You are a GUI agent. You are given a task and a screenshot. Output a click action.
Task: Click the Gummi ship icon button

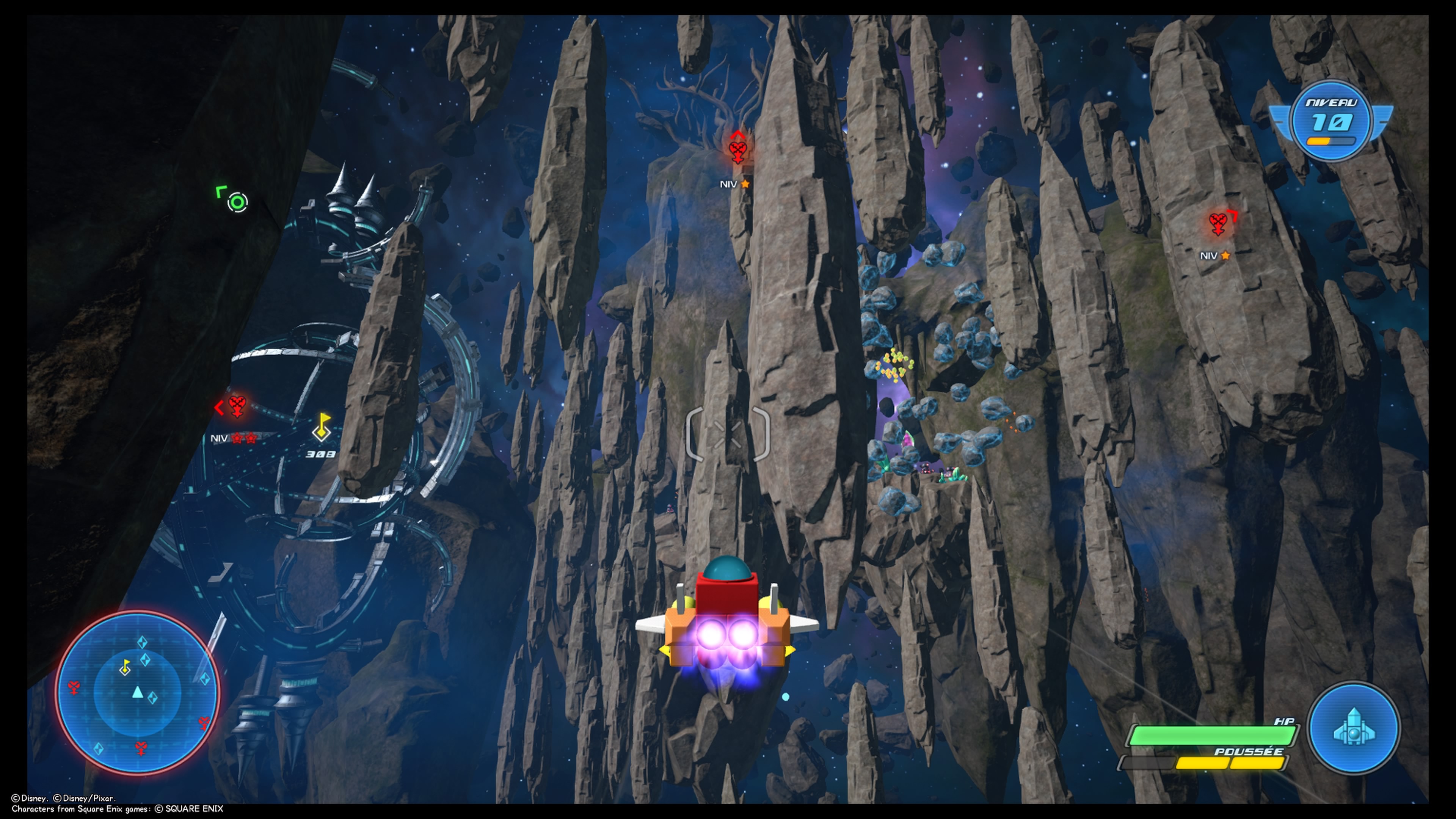(1354, 728)
